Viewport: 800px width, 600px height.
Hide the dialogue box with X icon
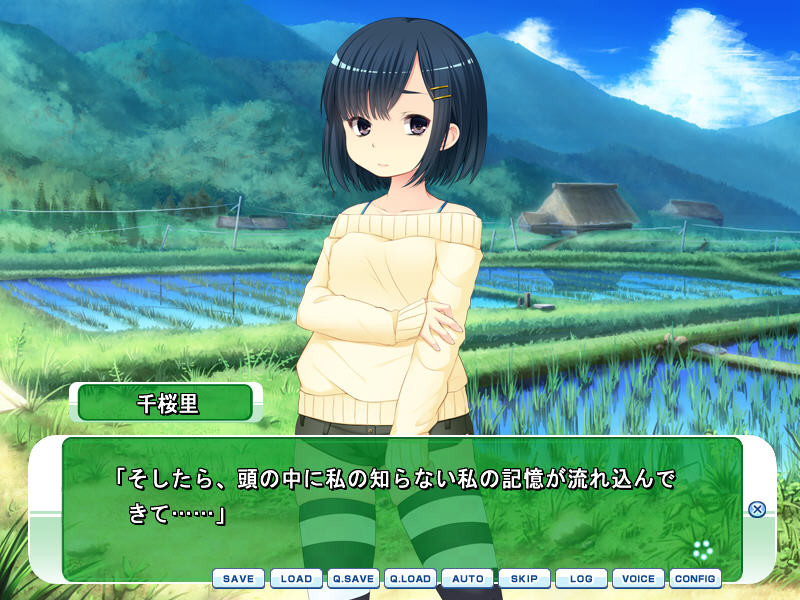[x=757, y=509]
